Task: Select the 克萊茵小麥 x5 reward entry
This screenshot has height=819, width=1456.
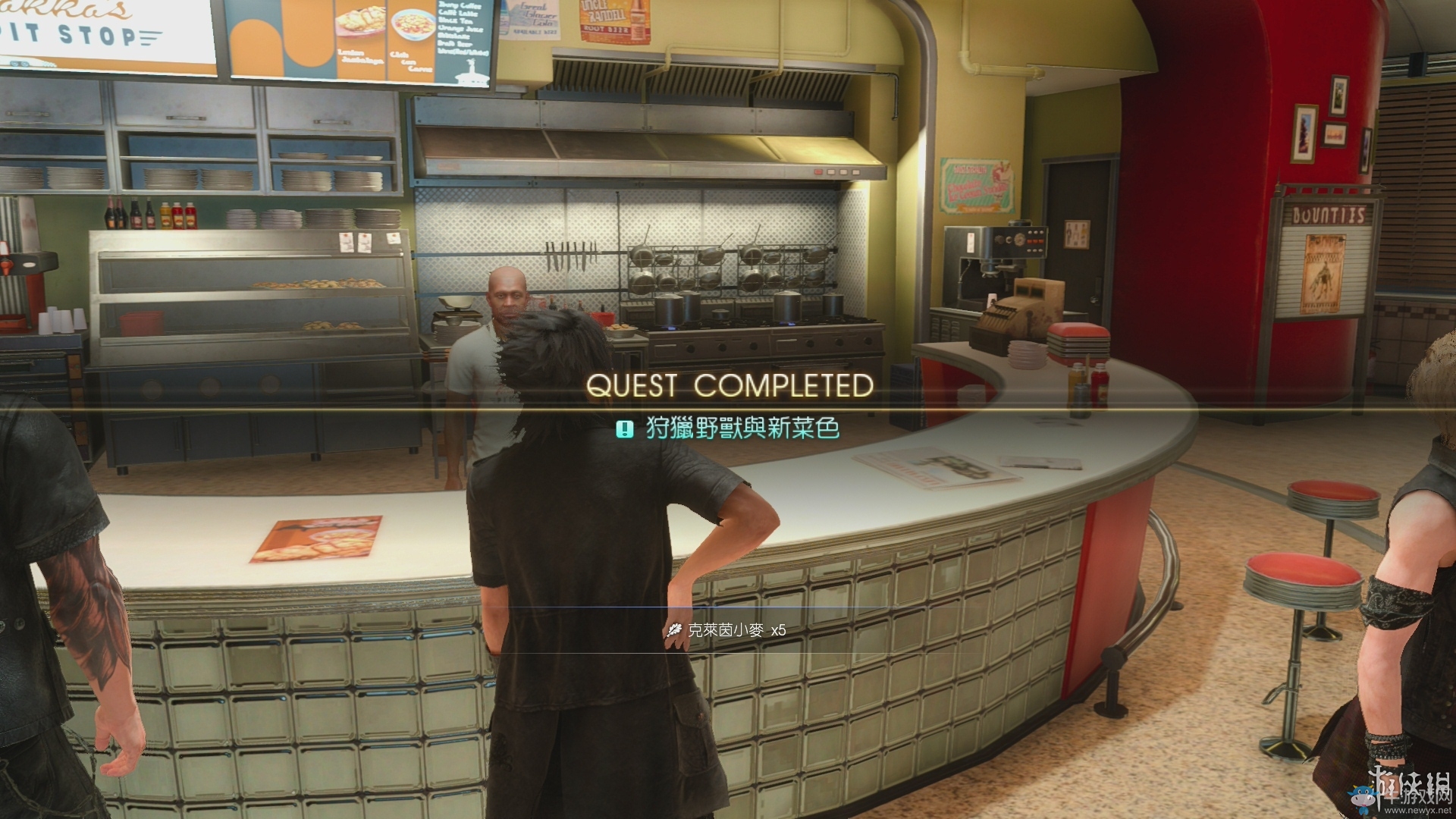Action: tap(726, 630)
